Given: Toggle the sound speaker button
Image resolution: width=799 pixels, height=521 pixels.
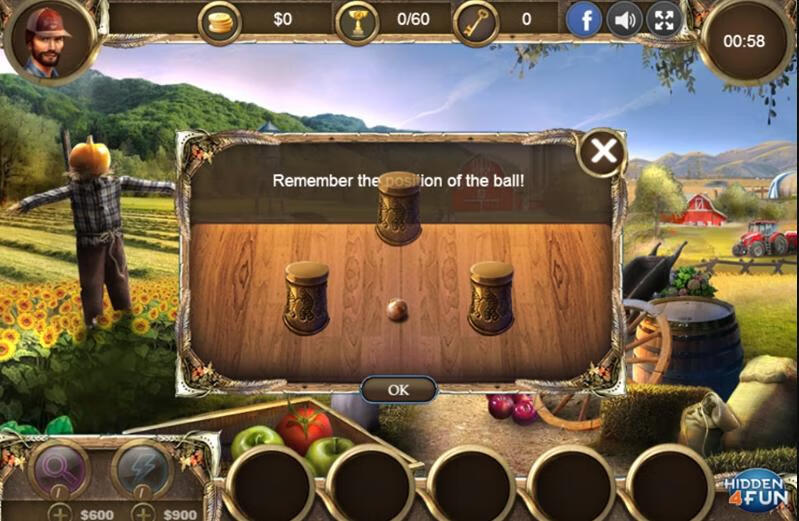Looking at the screenshot, I should coord(624,19).
